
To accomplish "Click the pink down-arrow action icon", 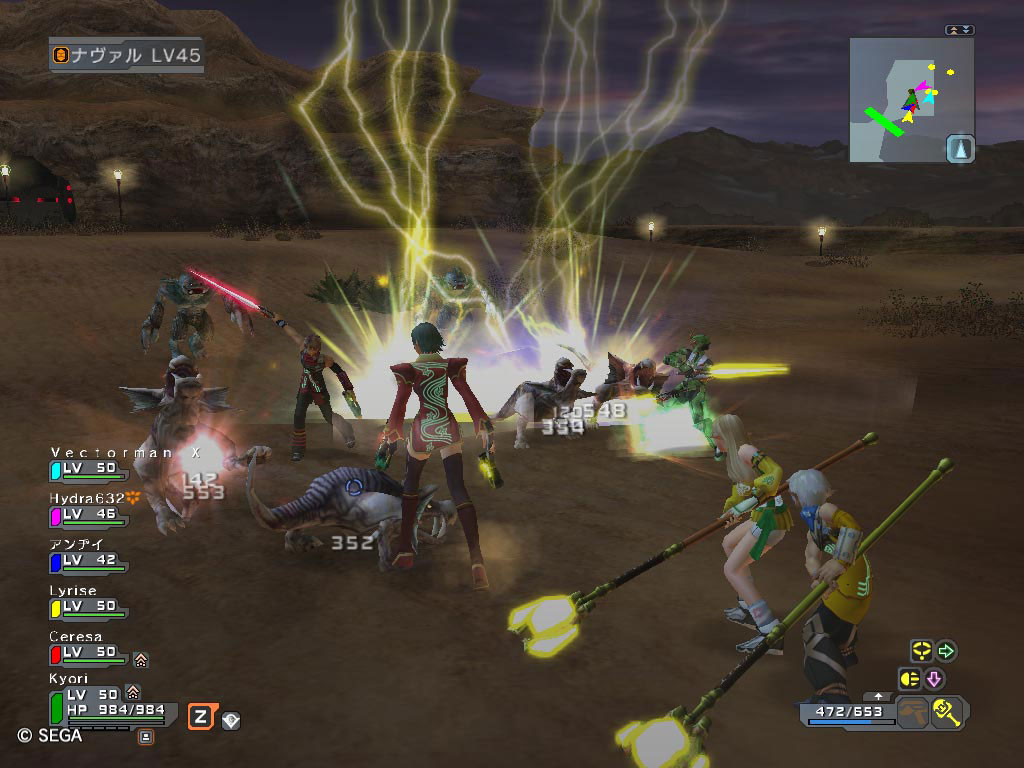I will click(x=934, y=679).
